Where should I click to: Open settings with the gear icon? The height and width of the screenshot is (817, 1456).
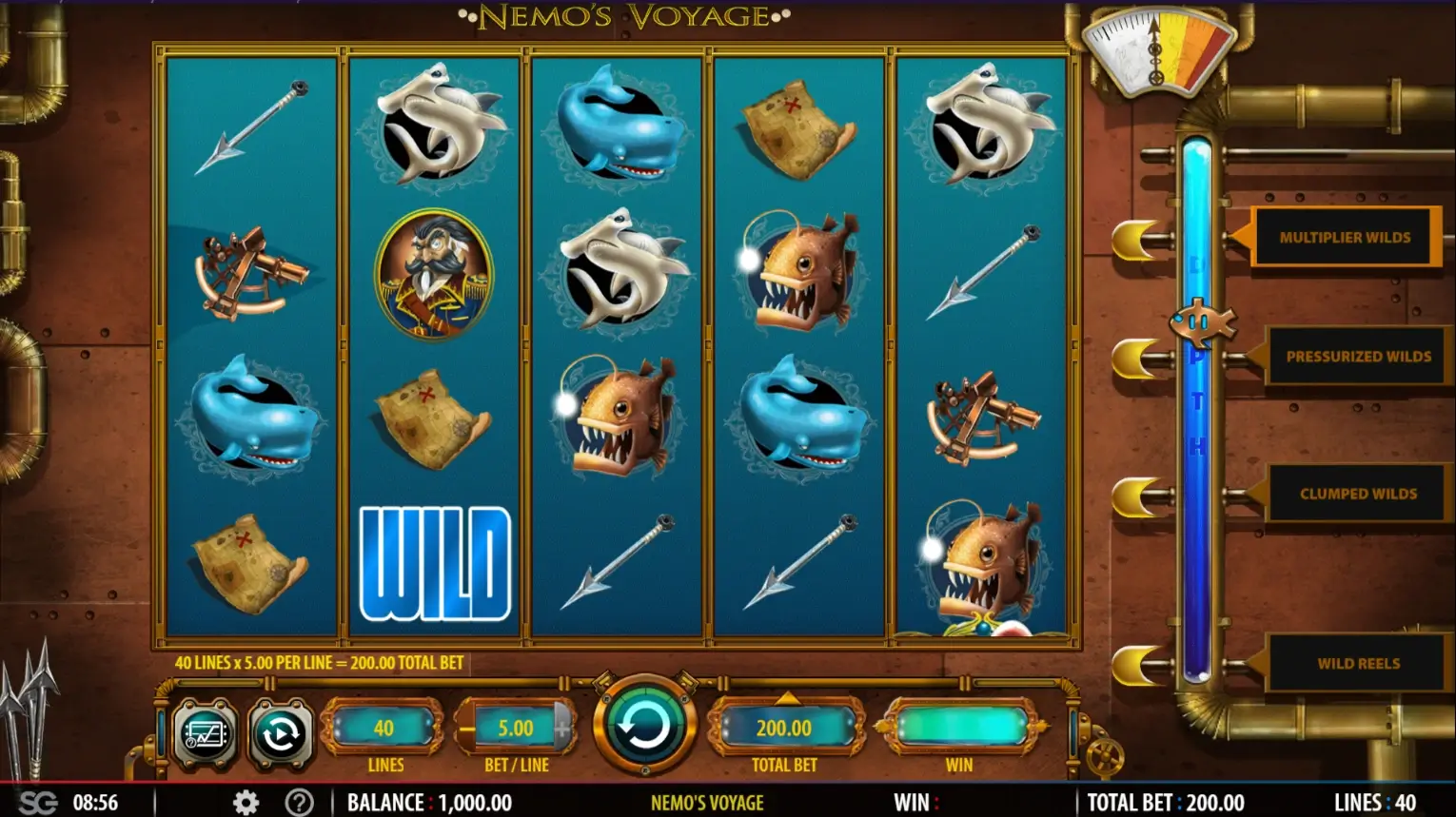pos(246,803)
